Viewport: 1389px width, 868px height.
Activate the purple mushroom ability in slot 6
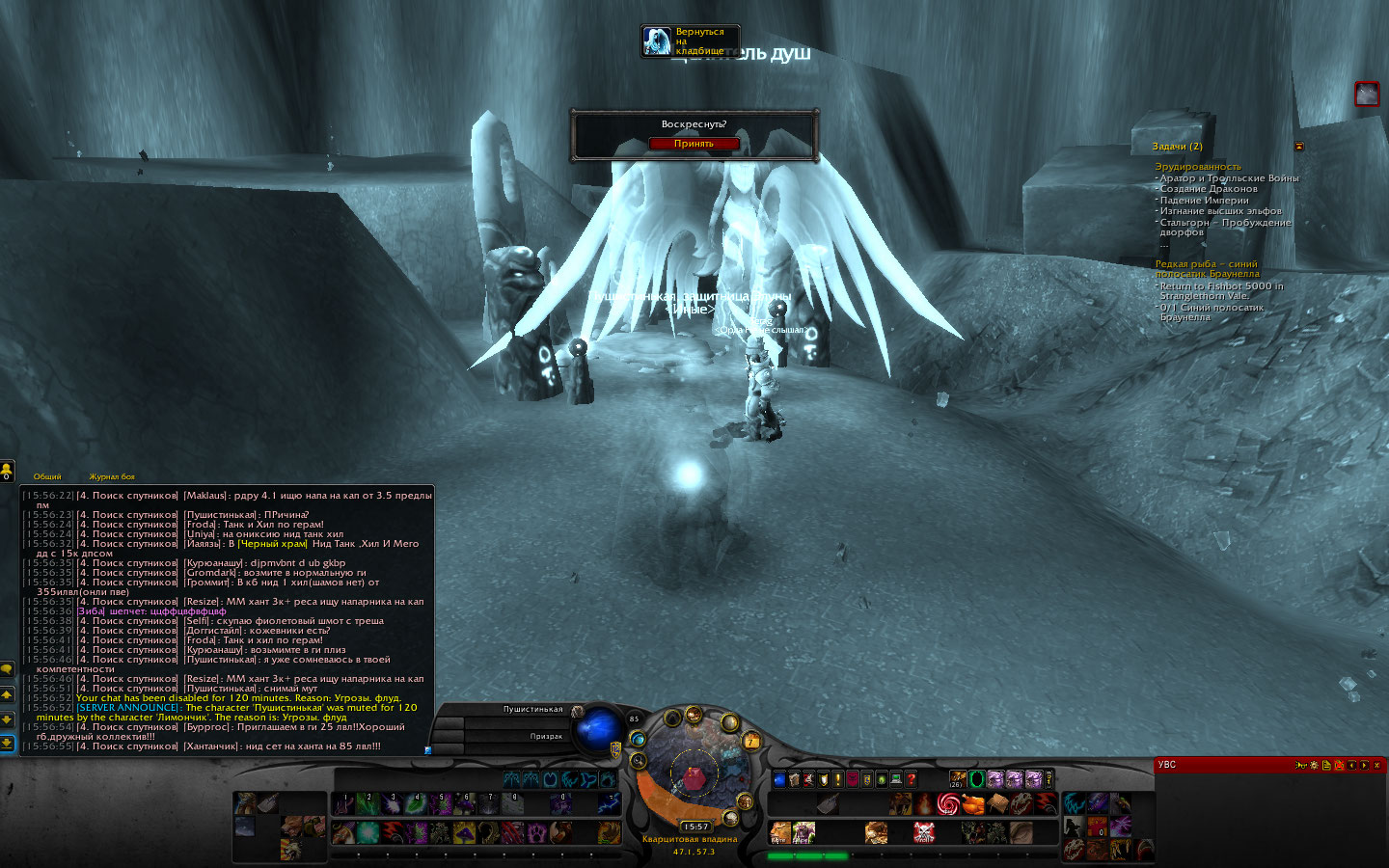[x=465, y=803]
